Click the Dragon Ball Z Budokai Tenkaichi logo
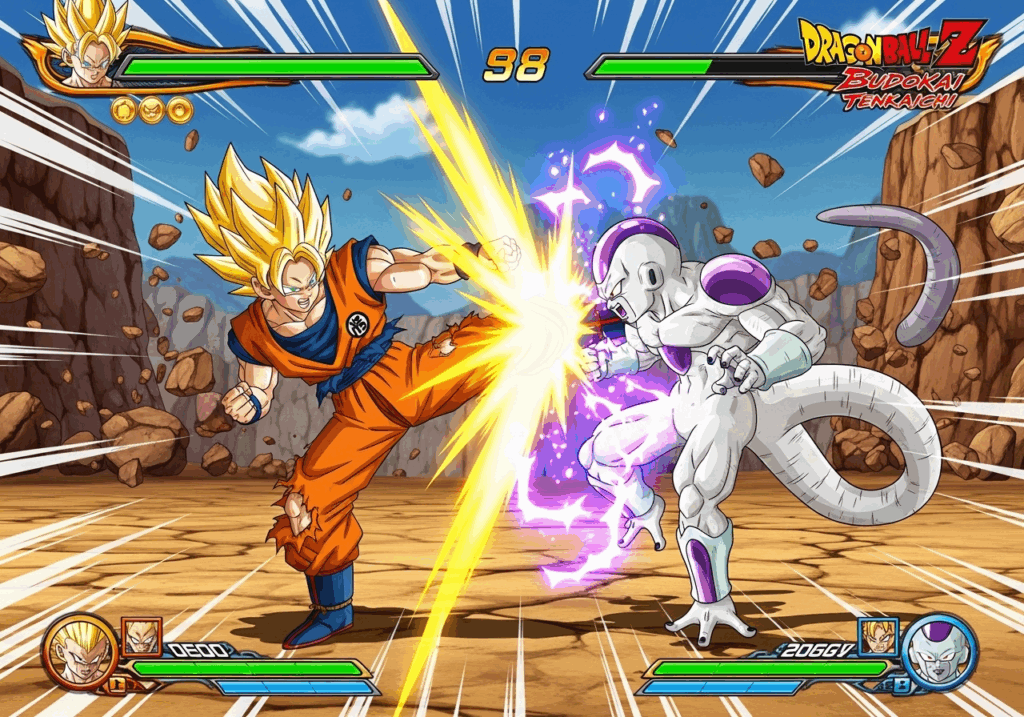The width and height of the screenshot is (1024, 717). pyautogui.click(x=895, y=63)
